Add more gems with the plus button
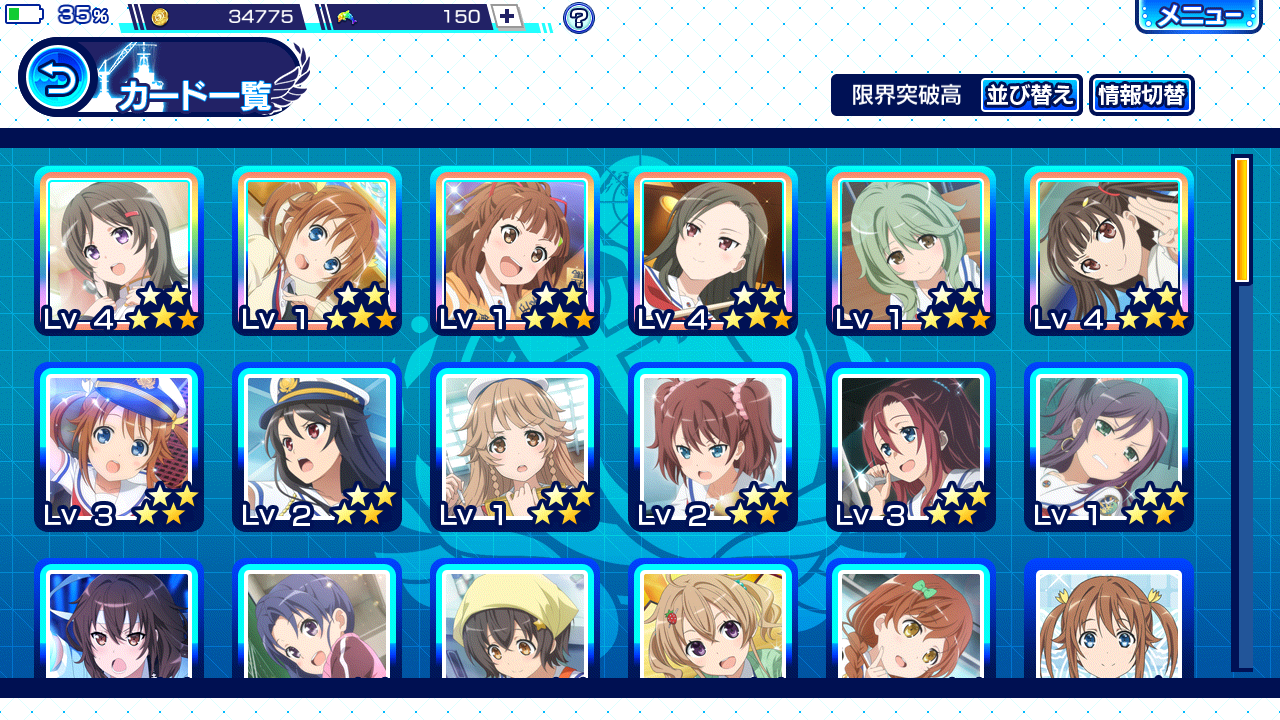Screen dimensions: 1280x720 [507, 16]
